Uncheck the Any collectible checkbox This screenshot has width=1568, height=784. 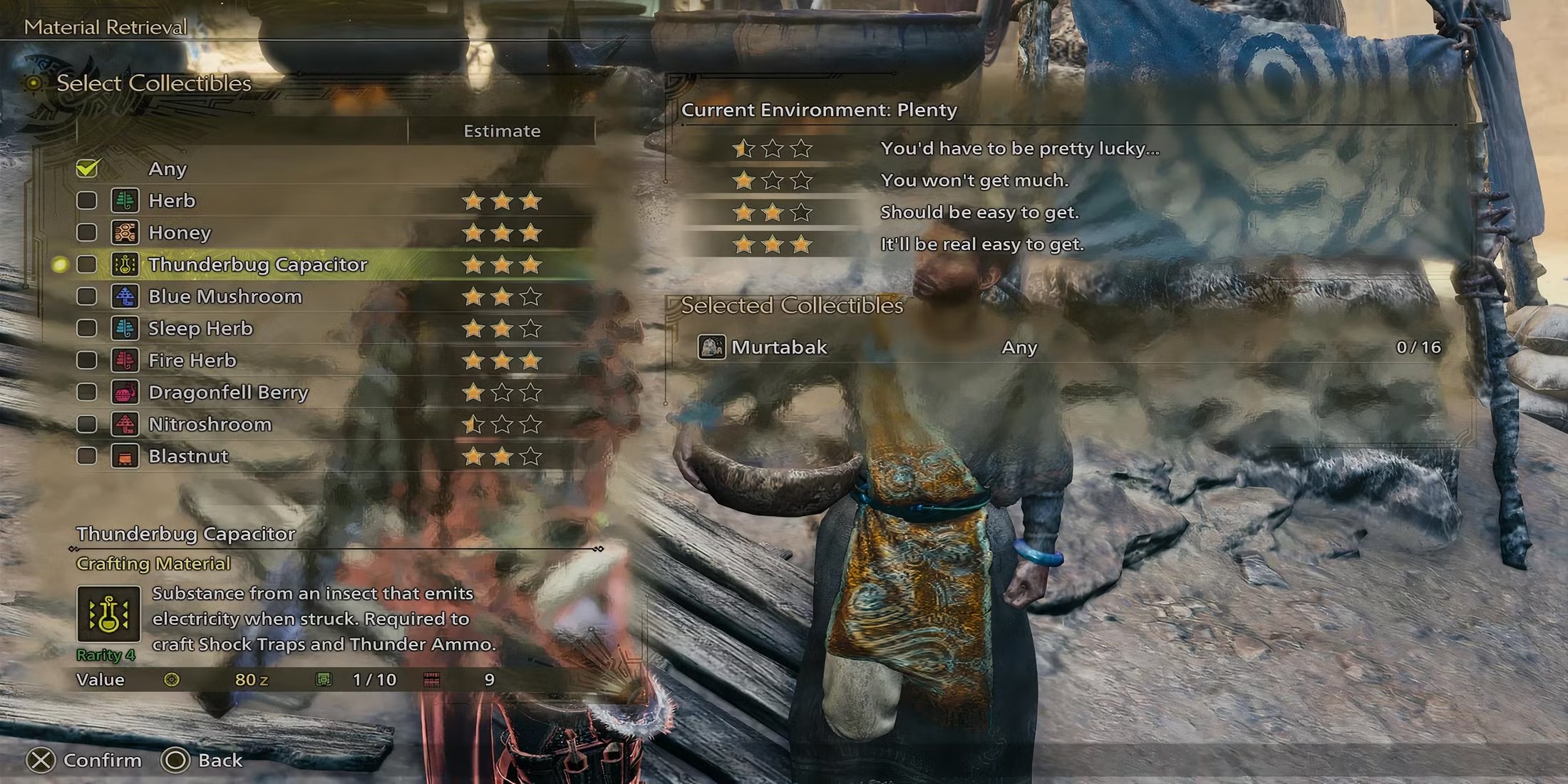(x=88, y=168)
